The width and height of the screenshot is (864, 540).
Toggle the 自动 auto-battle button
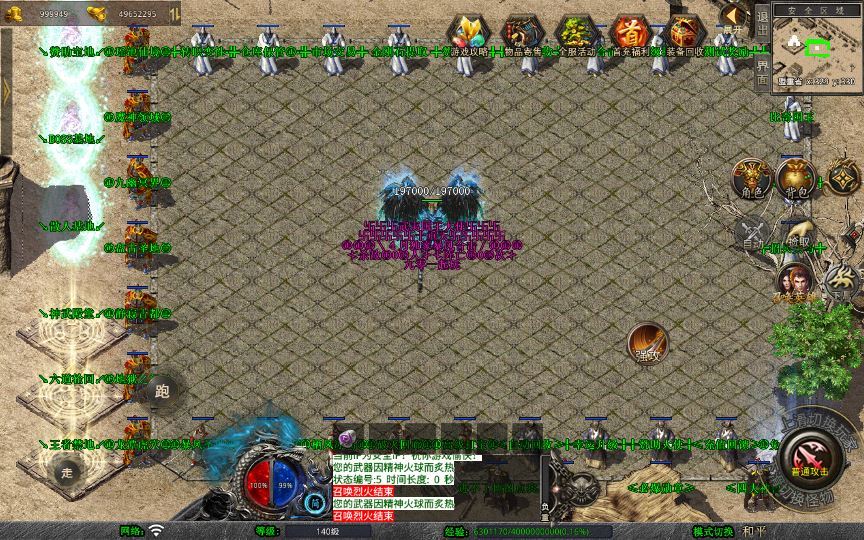pyautogui.click(x=751, y=235)
